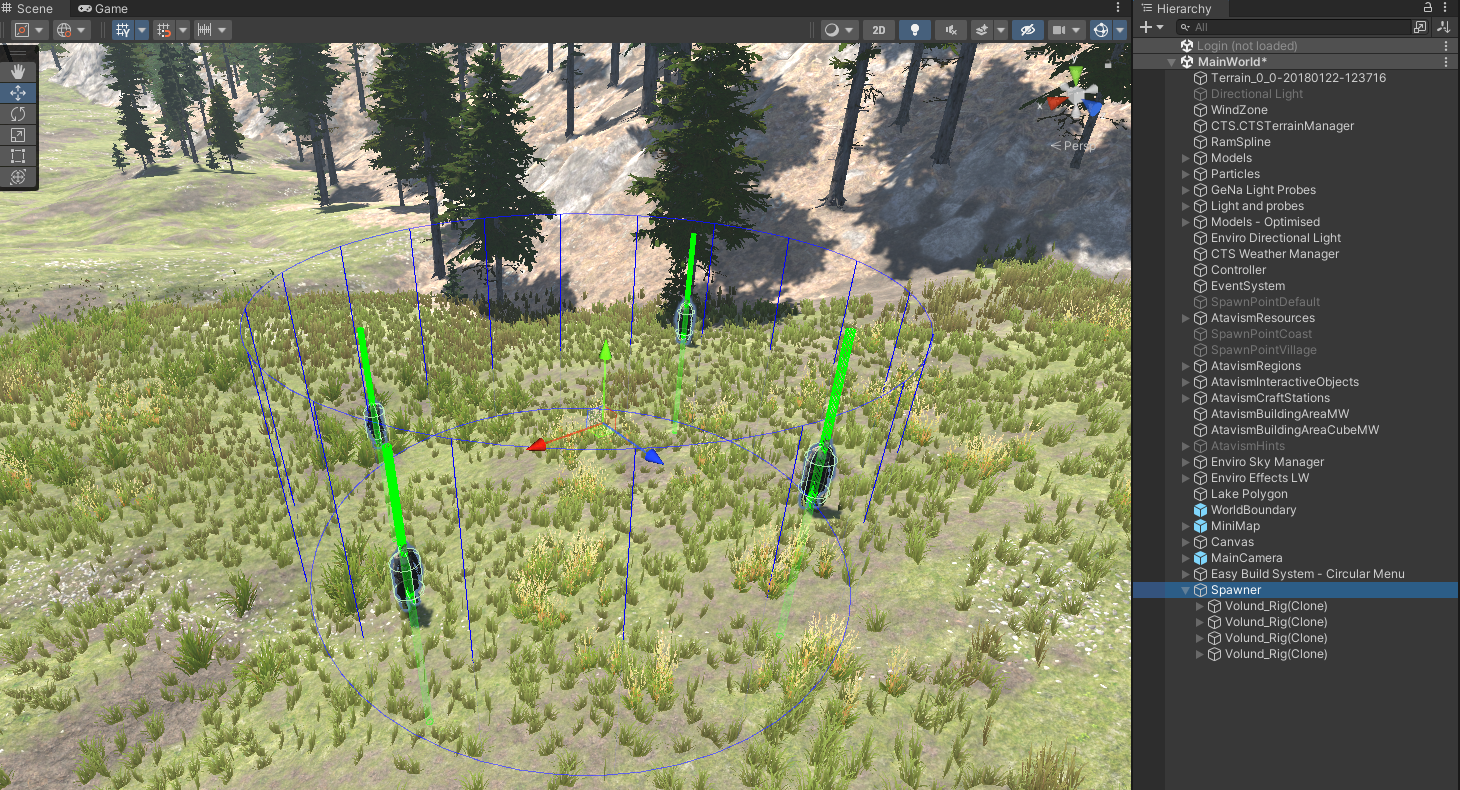Select the Scene tab
The width and height of the screenshot is (1460, 790).
coord(28,9)
